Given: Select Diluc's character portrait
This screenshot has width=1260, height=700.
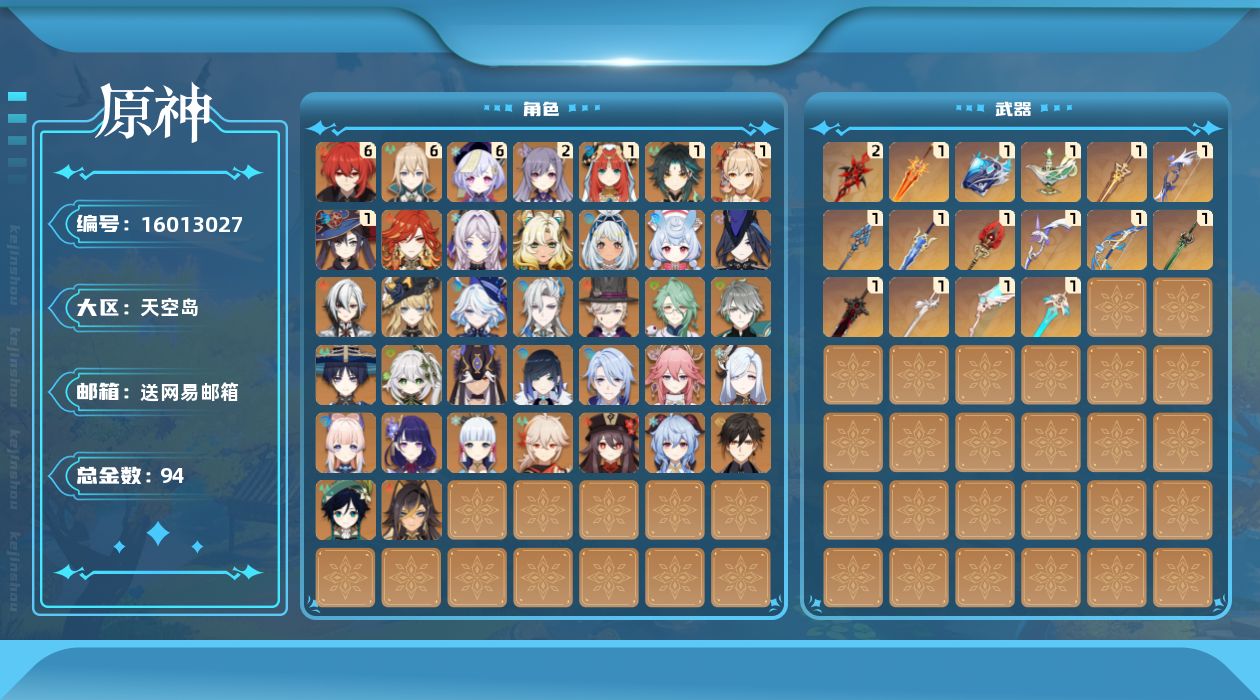Looking at the screenshot, I should [x=346, y=172].
